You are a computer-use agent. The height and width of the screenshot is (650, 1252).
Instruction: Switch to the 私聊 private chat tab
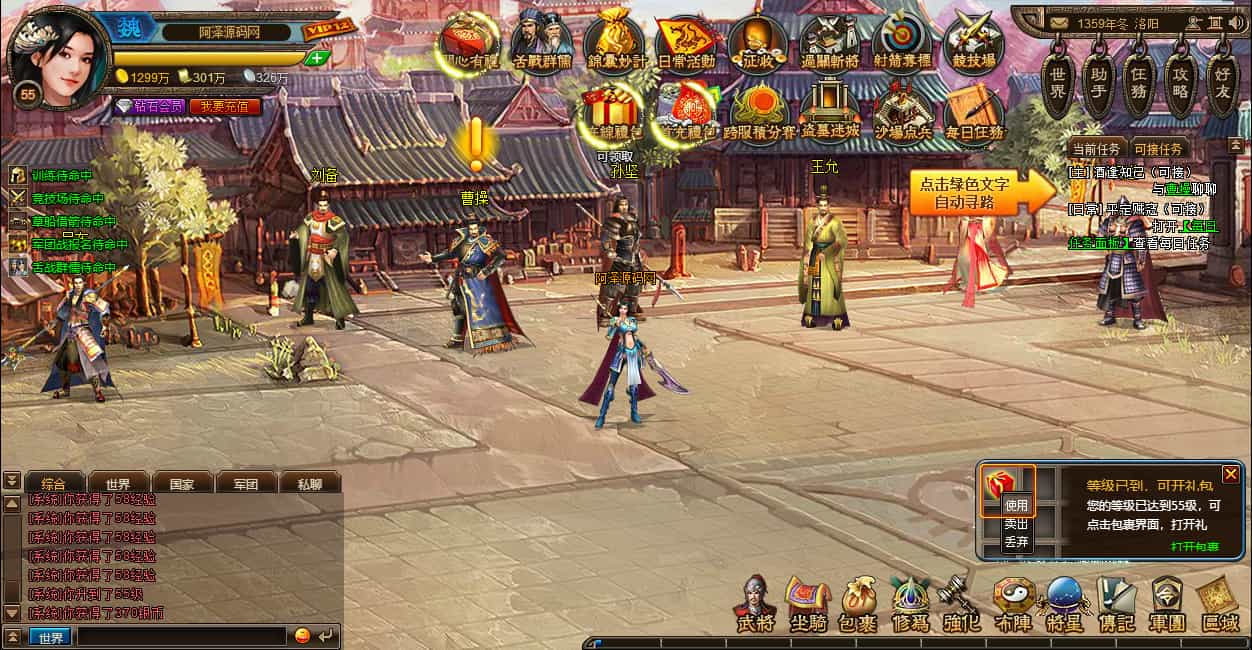tap(309, 484)
